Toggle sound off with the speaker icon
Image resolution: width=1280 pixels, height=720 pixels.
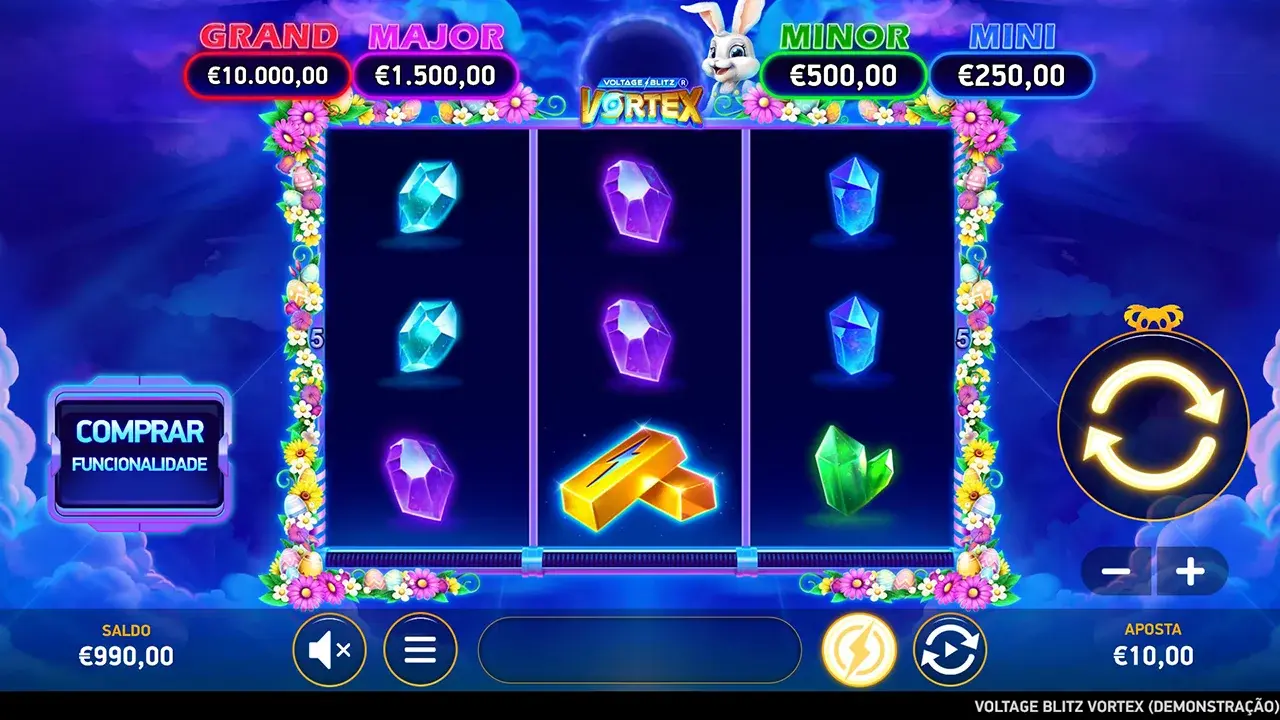tap(330, 649)
